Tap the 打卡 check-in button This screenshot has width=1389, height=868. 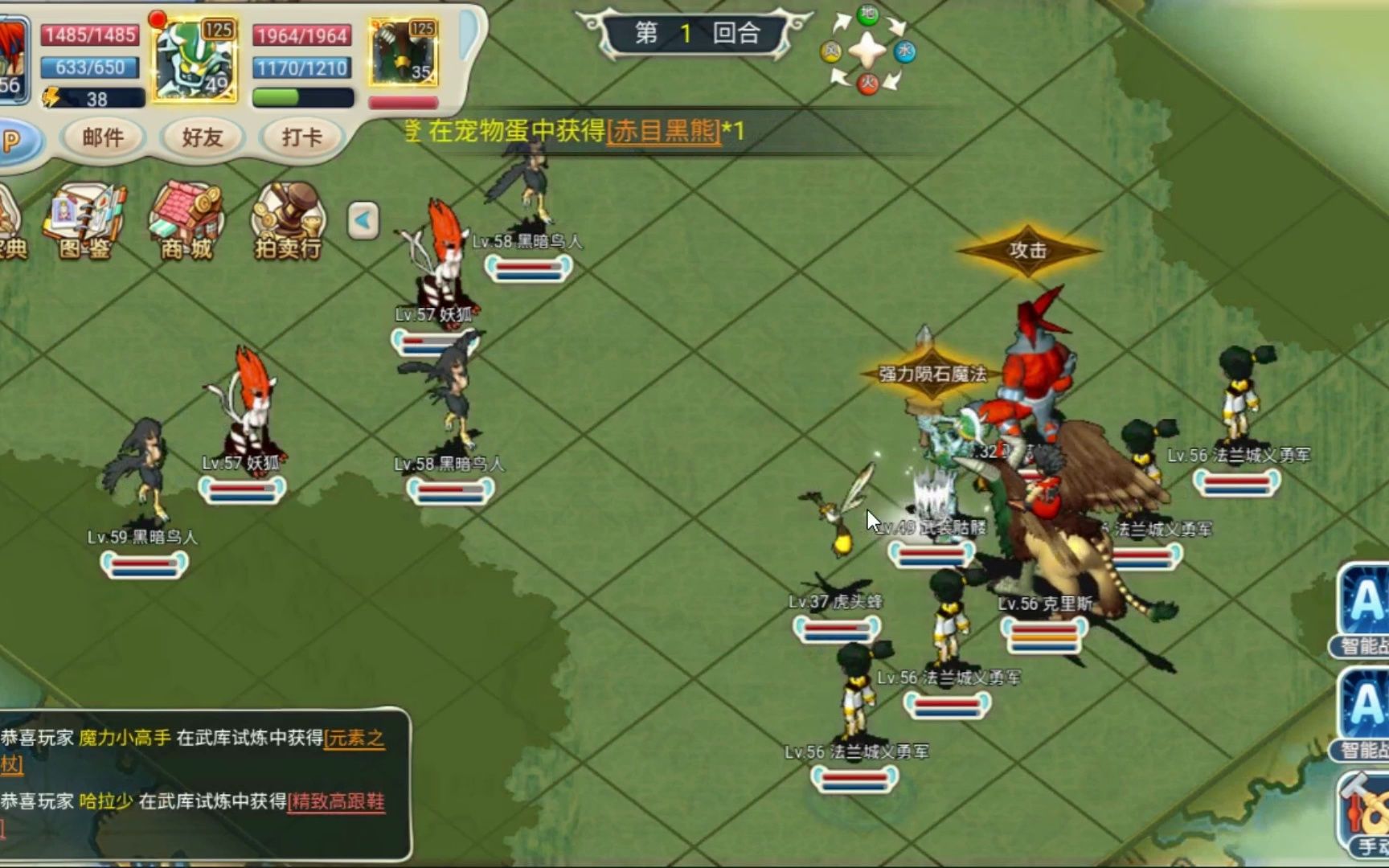coord(301,137)
